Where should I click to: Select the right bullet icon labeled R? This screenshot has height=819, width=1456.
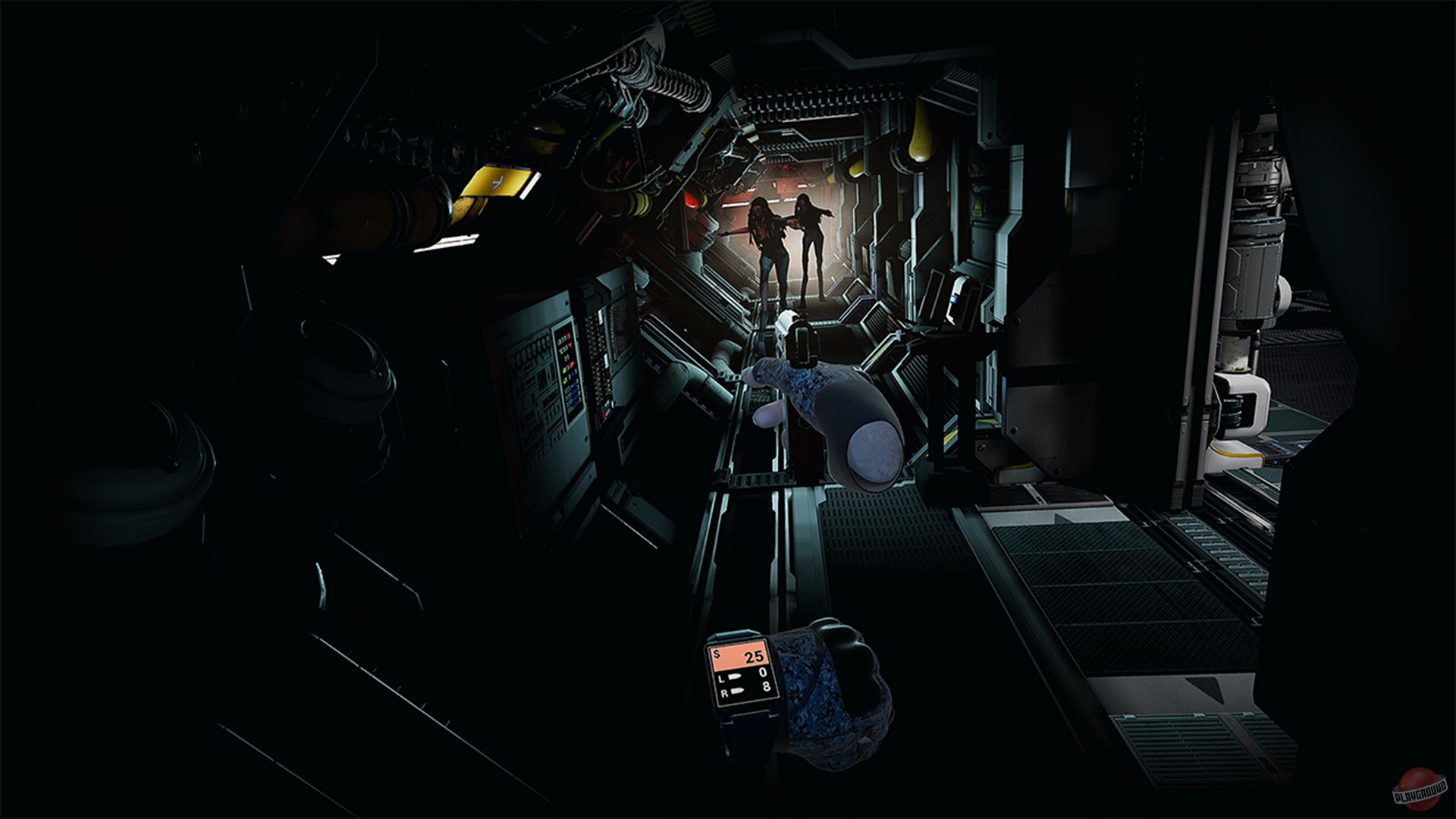(738, 692)
